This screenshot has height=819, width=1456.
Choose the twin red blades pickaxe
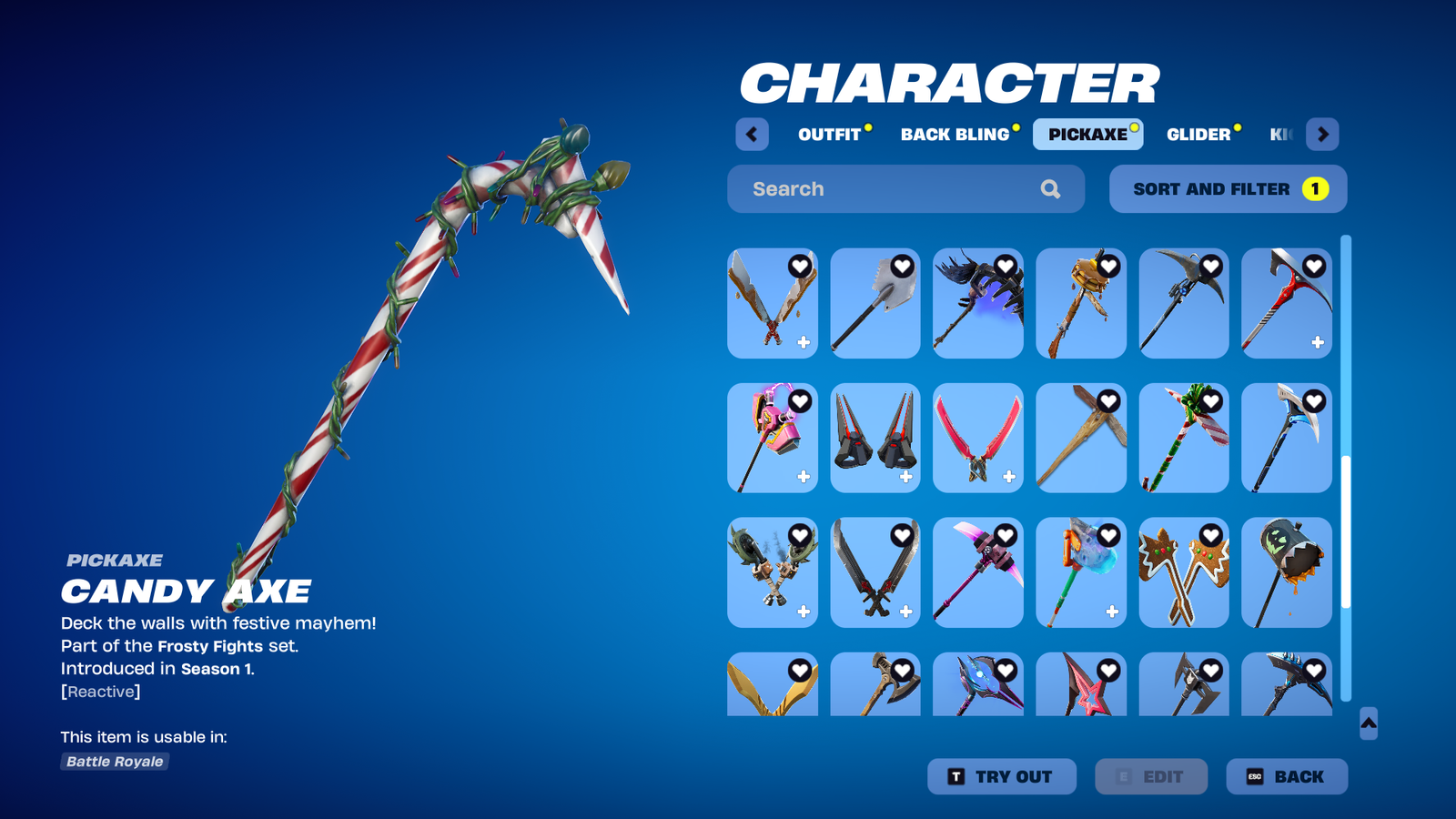coord(977,439)
